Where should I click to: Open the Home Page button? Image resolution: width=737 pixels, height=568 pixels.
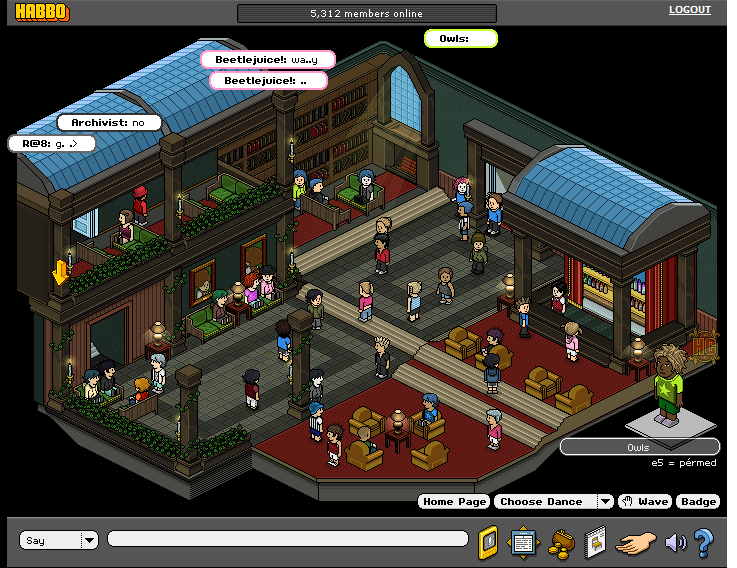tap(454, 502)
